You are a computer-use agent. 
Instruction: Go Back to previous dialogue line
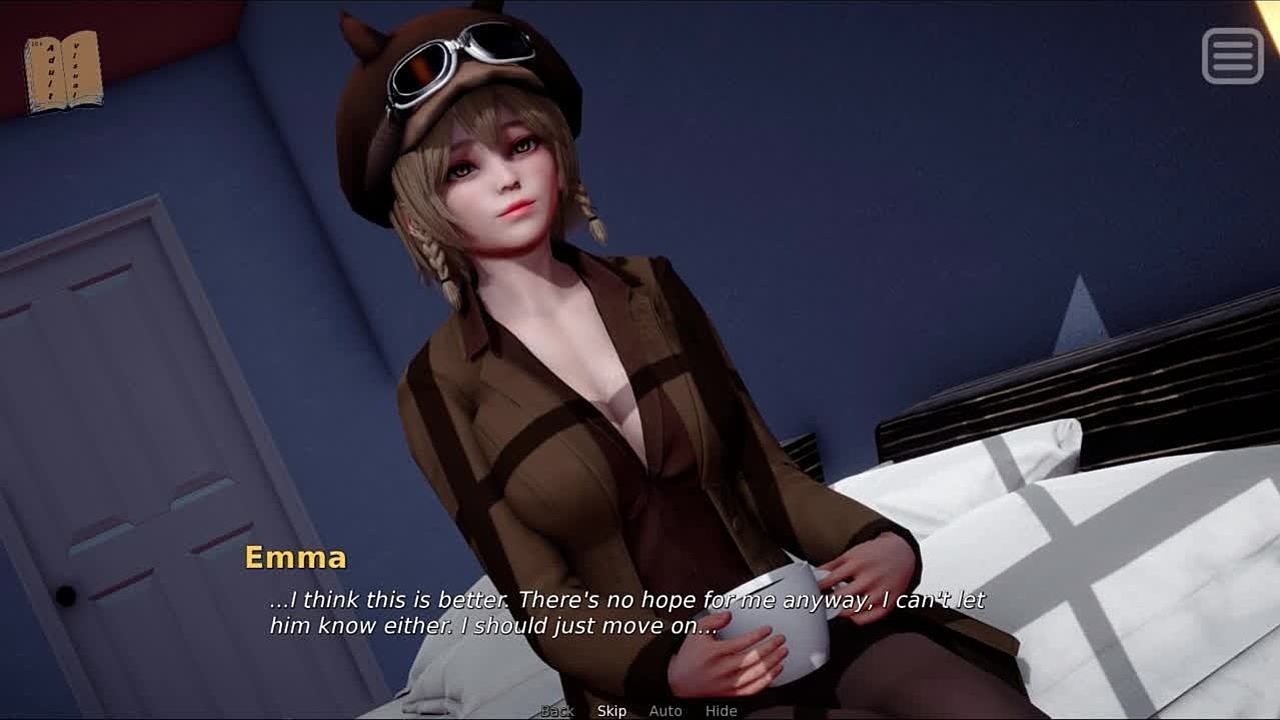tap(557, 711)
